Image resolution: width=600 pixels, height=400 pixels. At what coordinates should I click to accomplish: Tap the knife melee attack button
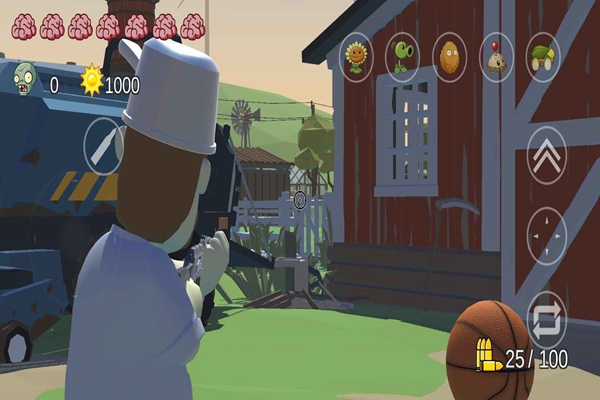tap(103, 146)
